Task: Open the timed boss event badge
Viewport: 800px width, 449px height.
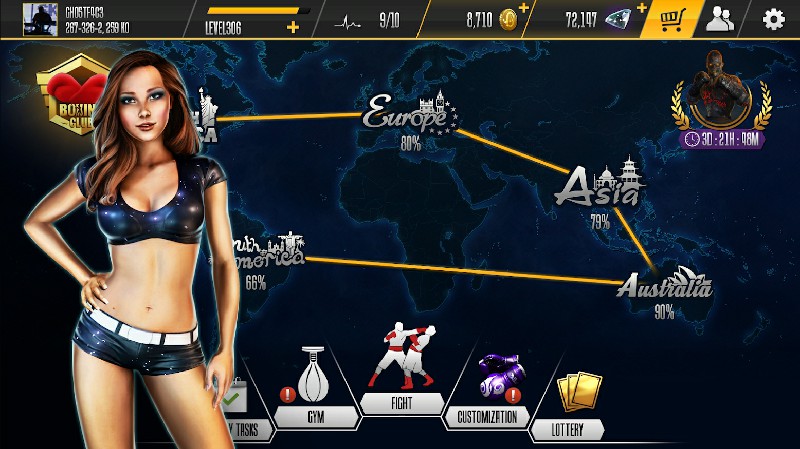Action: click(721, 100)
